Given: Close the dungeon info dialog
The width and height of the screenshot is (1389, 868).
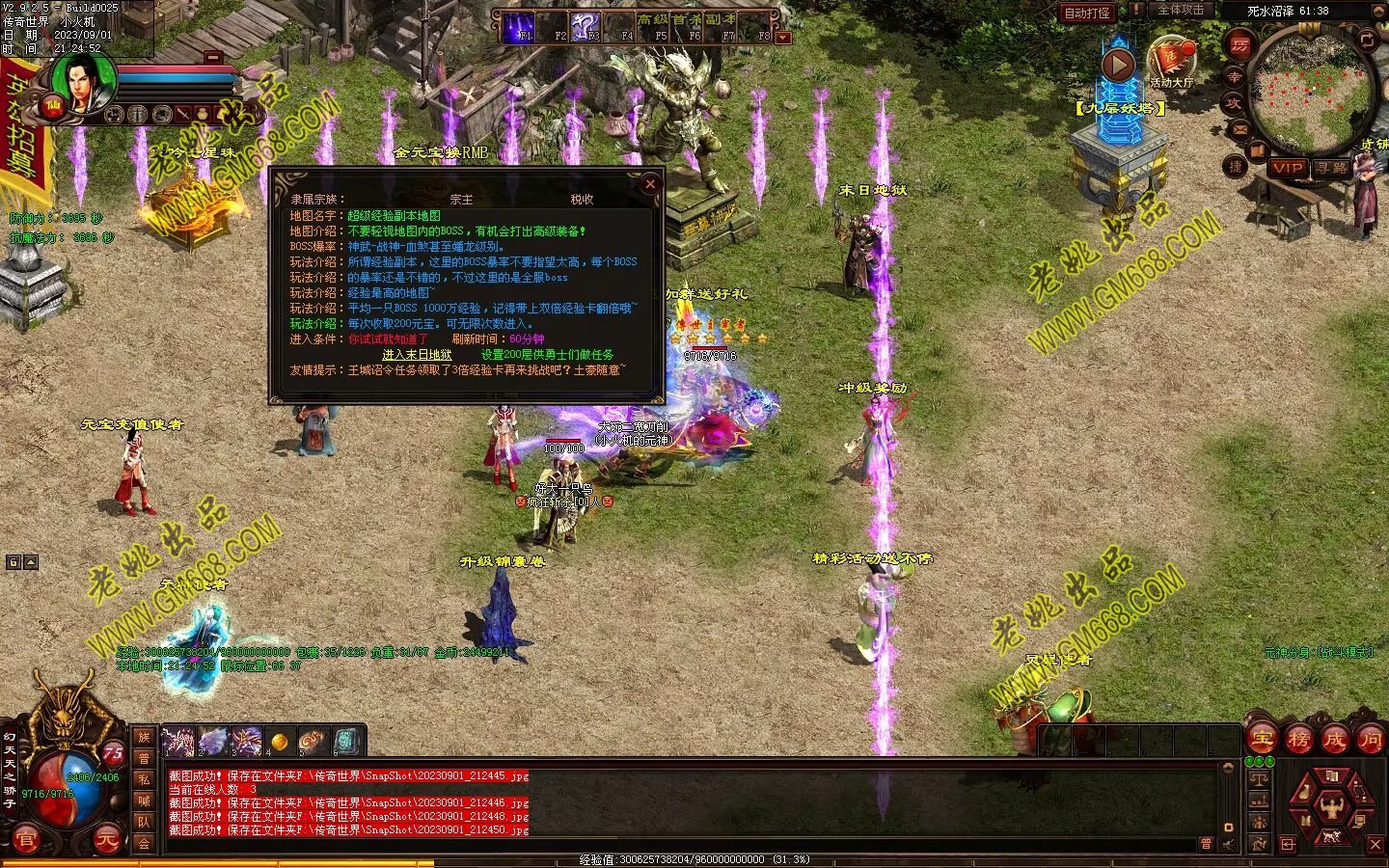Looking at the screenshot, I should (650, 183).
